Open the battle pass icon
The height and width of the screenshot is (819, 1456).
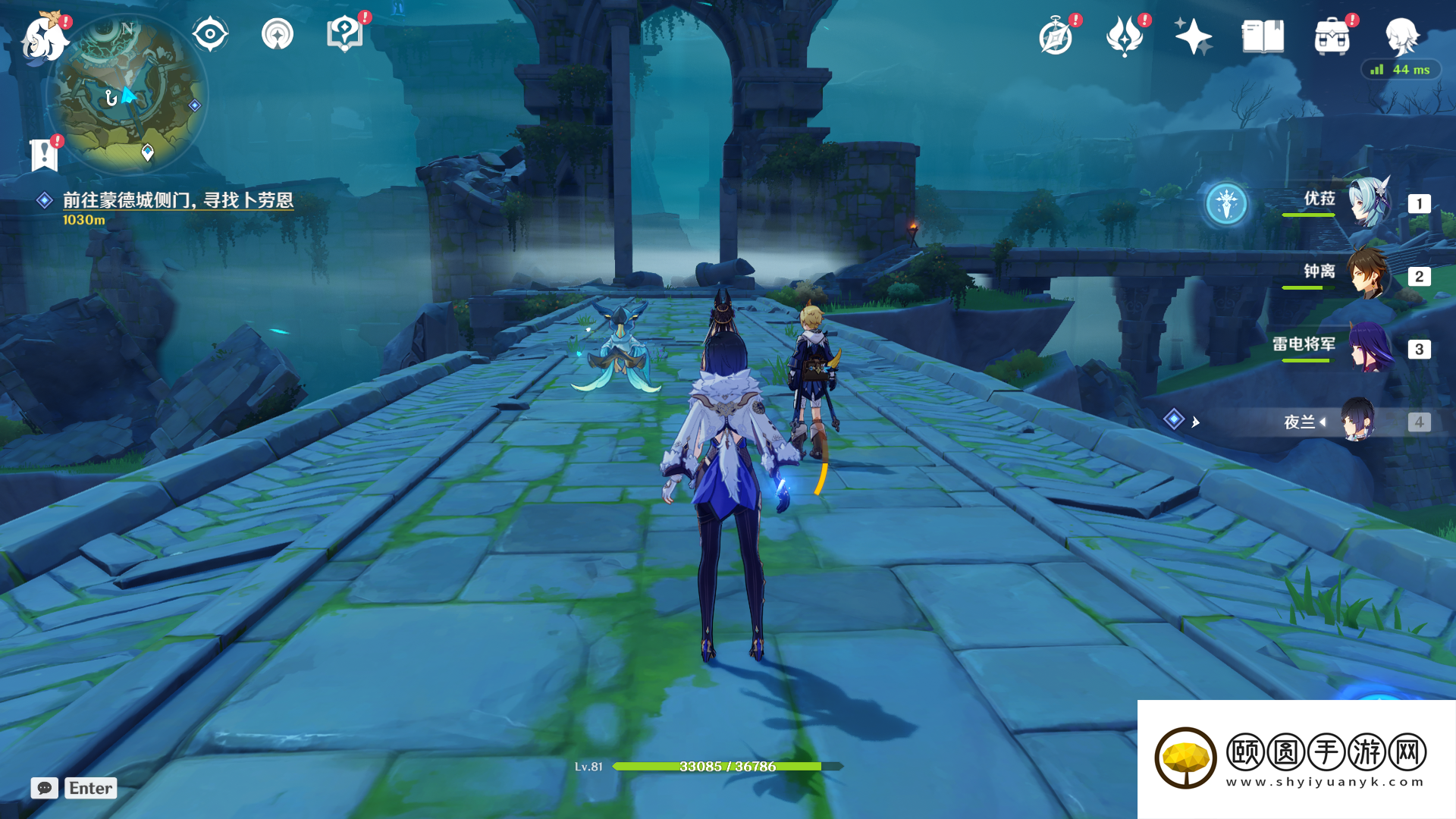click(x=1125, y=36)
